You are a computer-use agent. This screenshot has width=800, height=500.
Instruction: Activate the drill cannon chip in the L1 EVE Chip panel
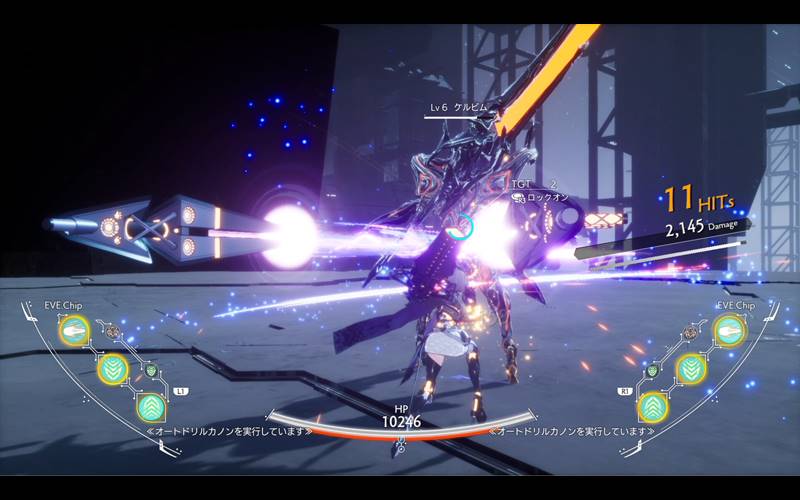[74, 330]
